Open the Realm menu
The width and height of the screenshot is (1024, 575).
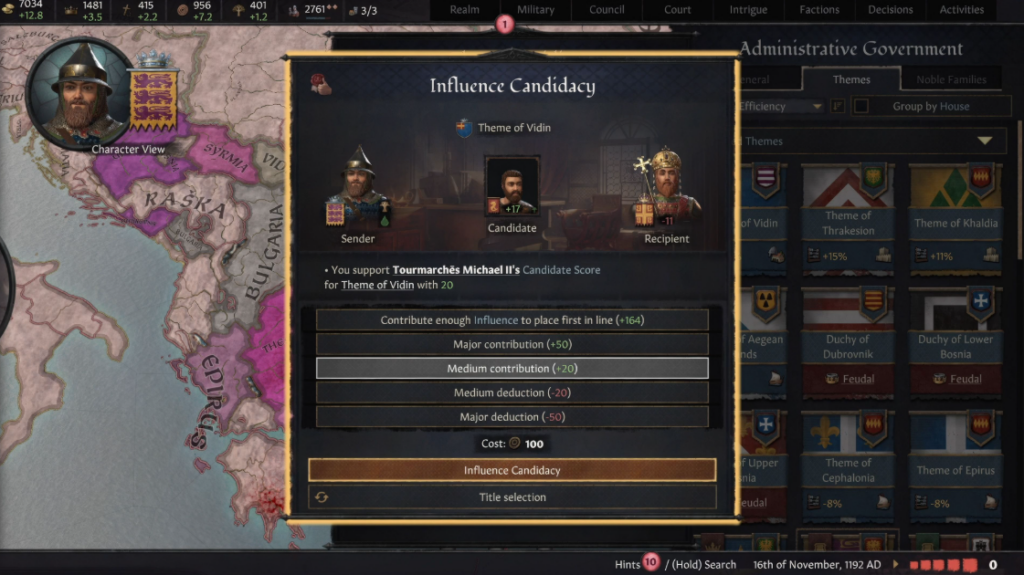pyautogui.click(x=464, y=10)
